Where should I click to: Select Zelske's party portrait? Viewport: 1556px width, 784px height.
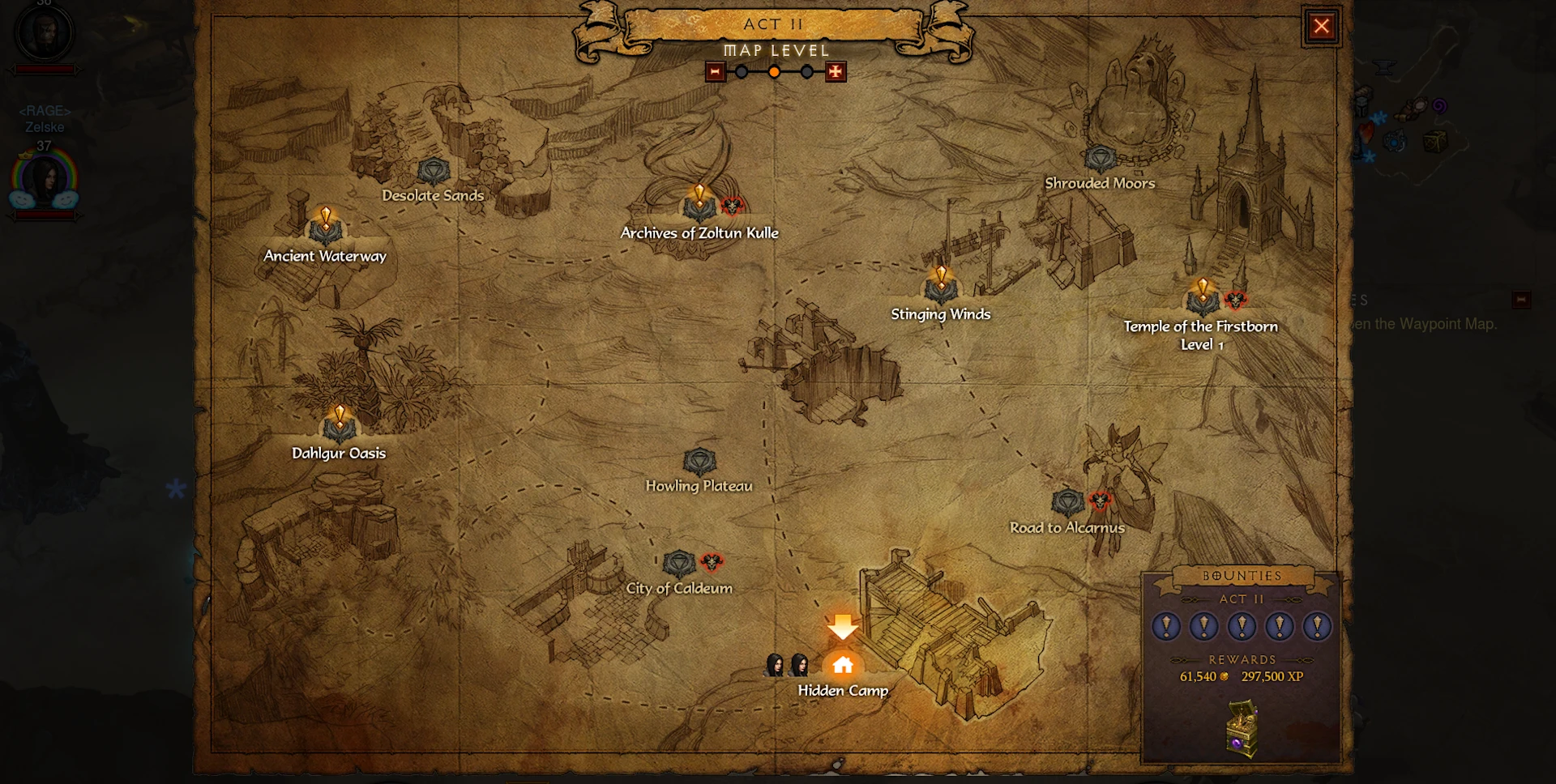click(44, 180)
